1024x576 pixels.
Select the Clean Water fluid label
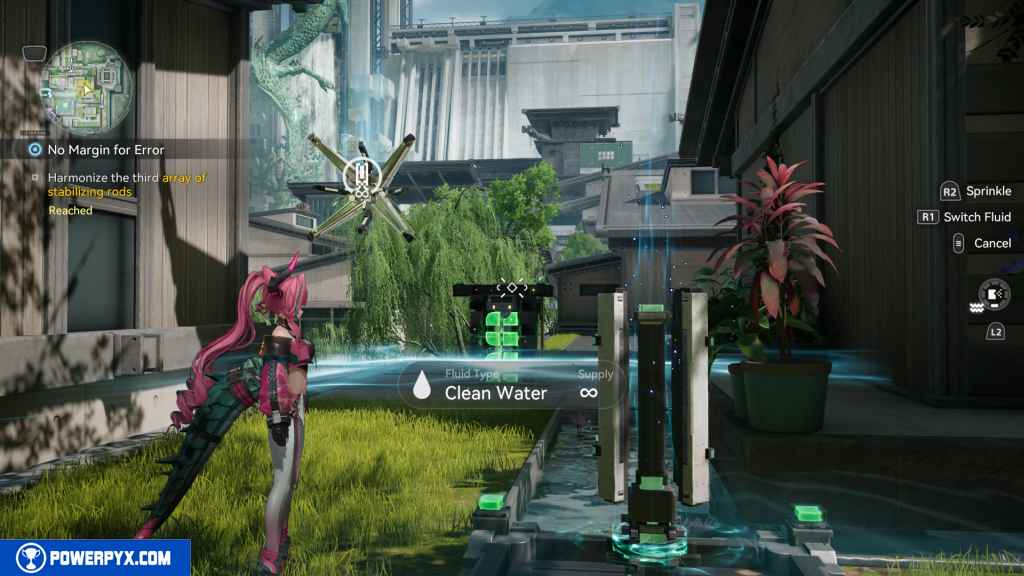pos(495,393)
